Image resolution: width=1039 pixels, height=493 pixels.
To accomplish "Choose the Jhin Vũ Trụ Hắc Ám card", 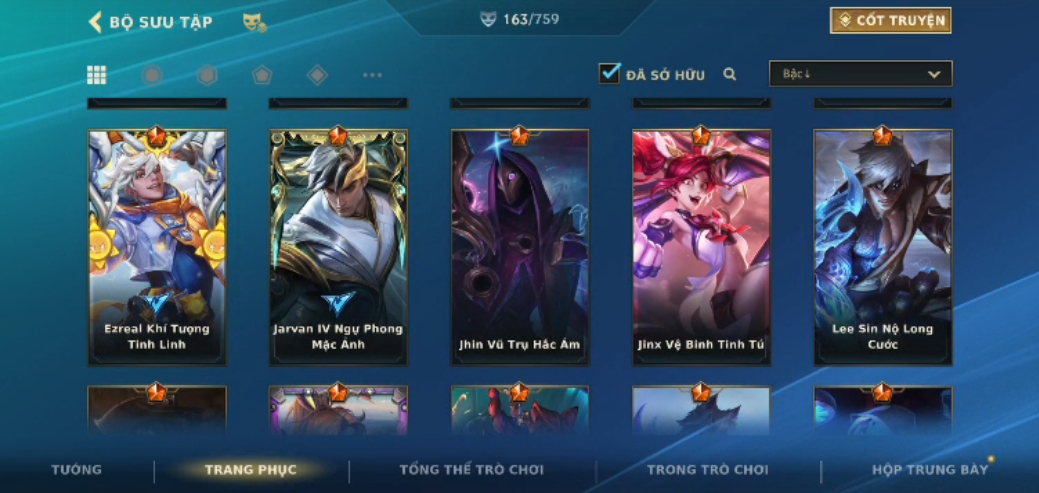I will click(520, 246).
